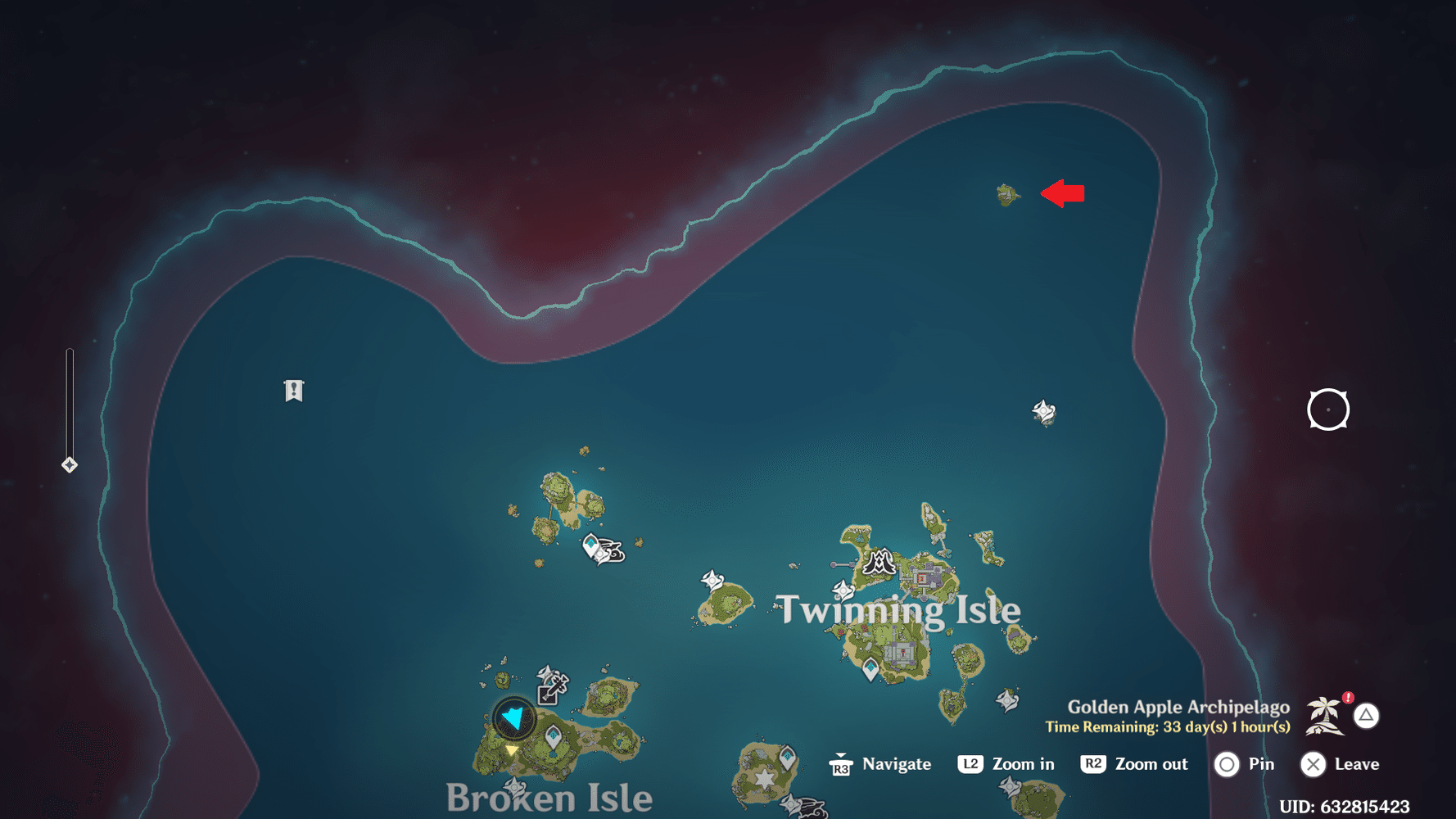
Task: Click the waverider icon southeast of Twinning Isle
Action: [1006, 701]
